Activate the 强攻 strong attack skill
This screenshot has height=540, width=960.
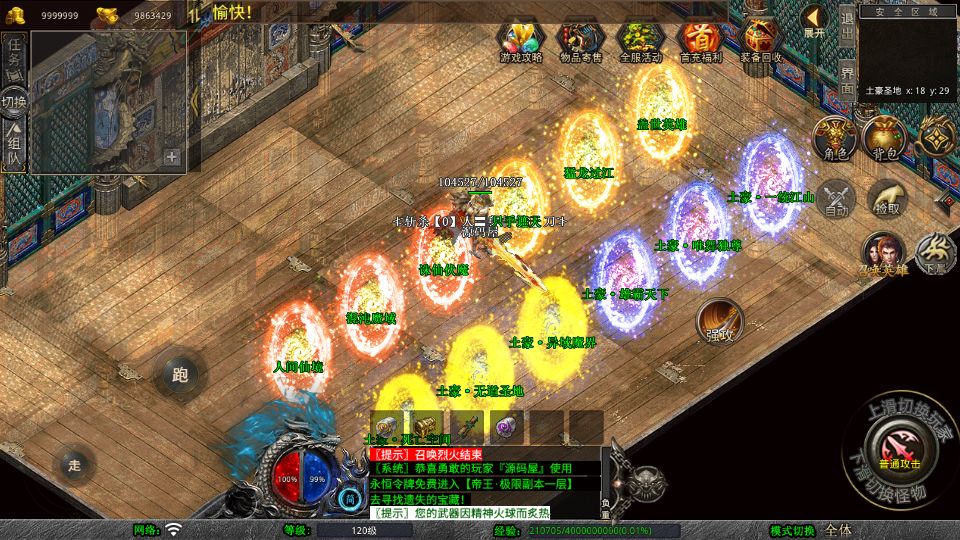pyautogui.click(x=720, y=320)
